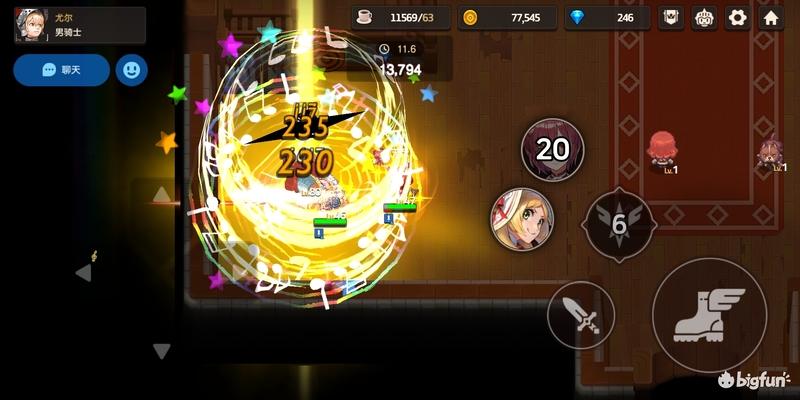Tap the smiley emoji button

(132, 70)
